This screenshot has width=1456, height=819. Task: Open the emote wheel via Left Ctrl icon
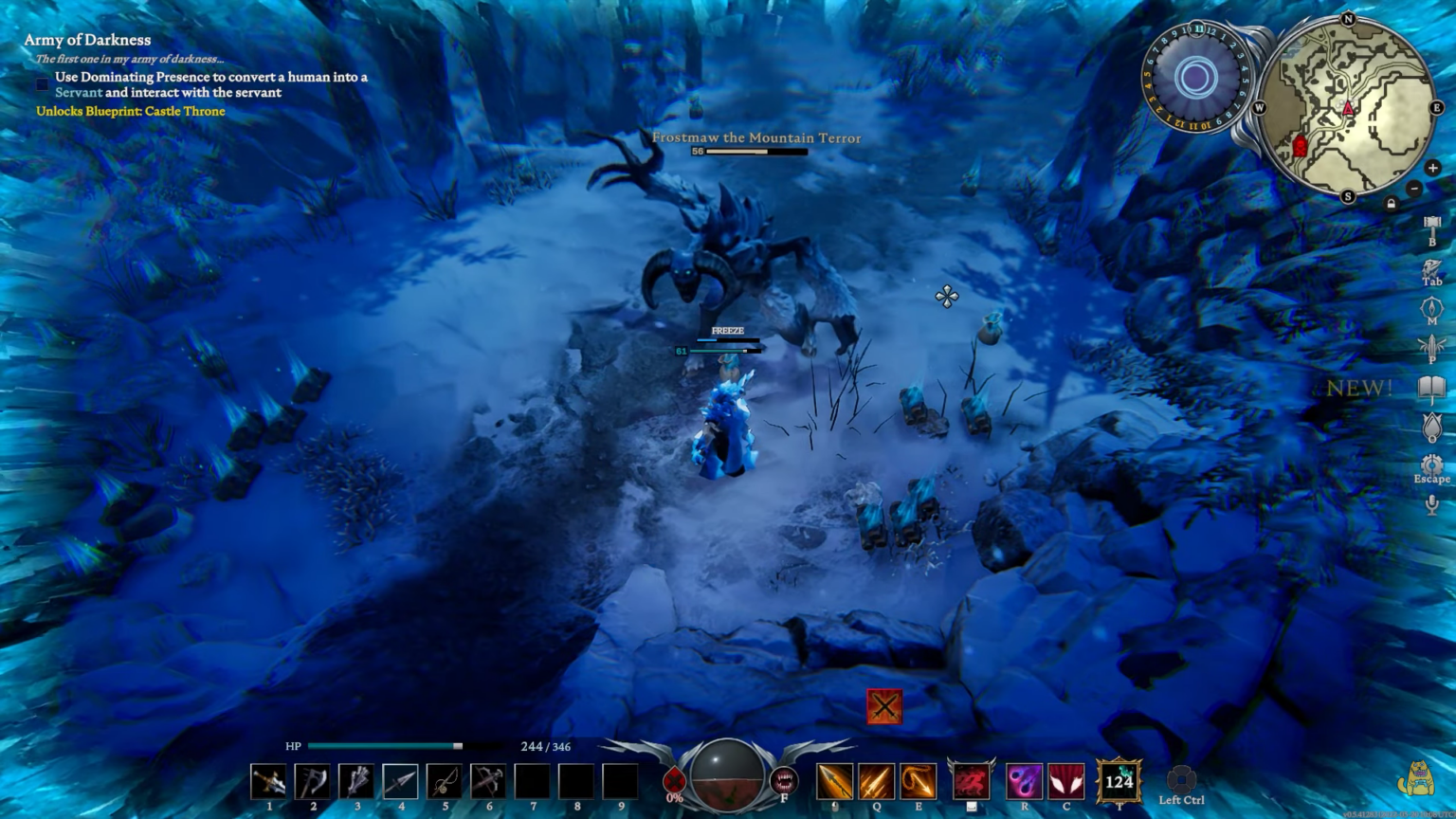1181,779
